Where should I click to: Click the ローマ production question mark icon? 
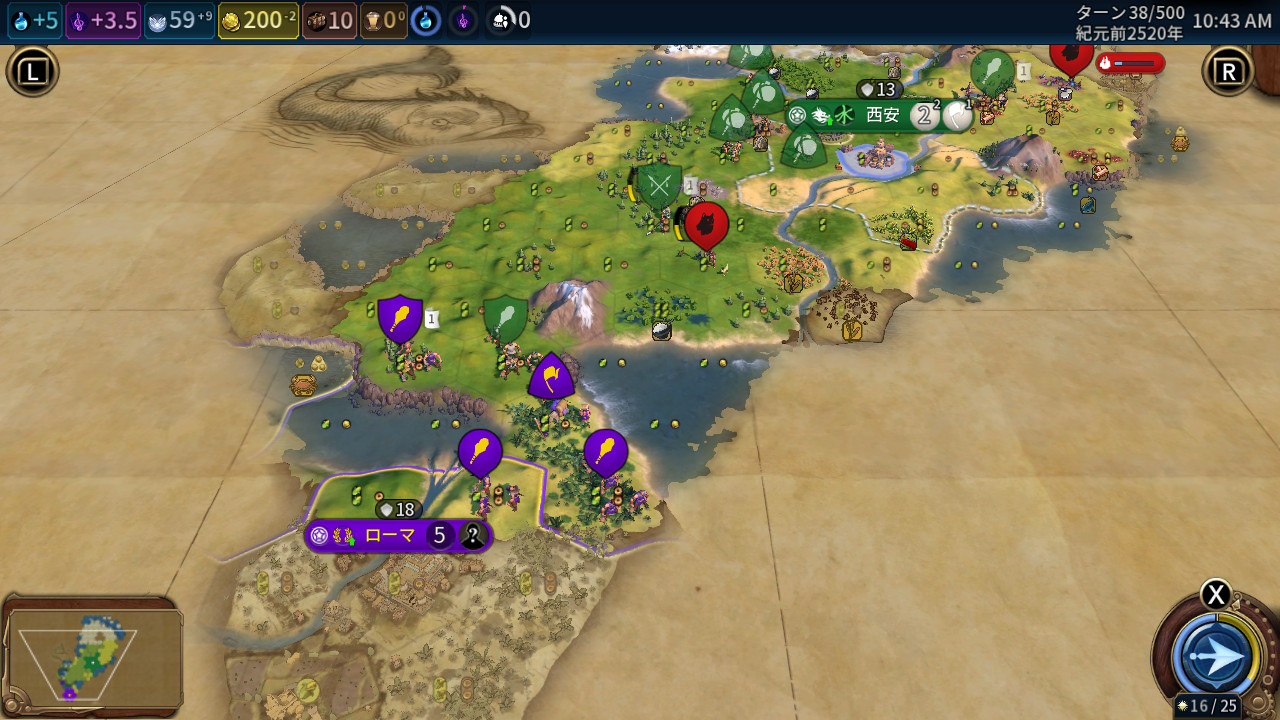[x=472, y=536]
